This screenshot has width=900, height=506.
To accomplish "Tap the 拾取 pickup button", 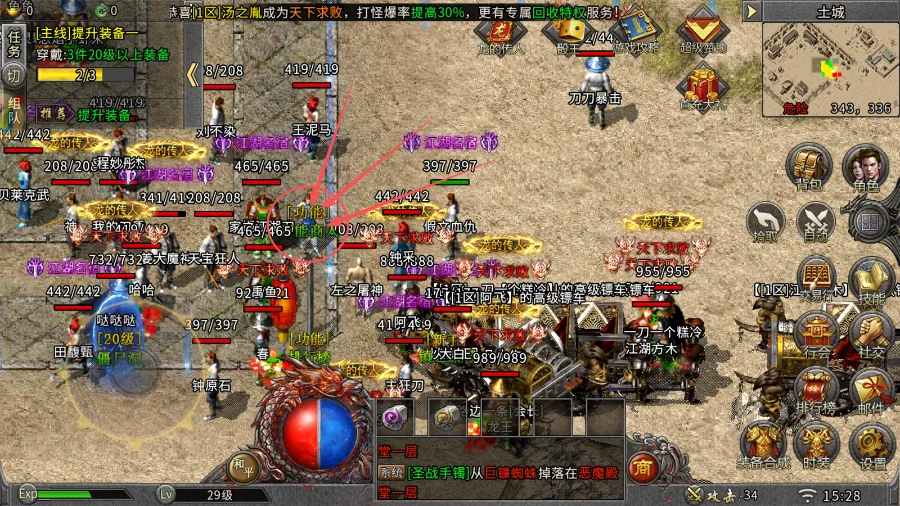I will point(765,220).
